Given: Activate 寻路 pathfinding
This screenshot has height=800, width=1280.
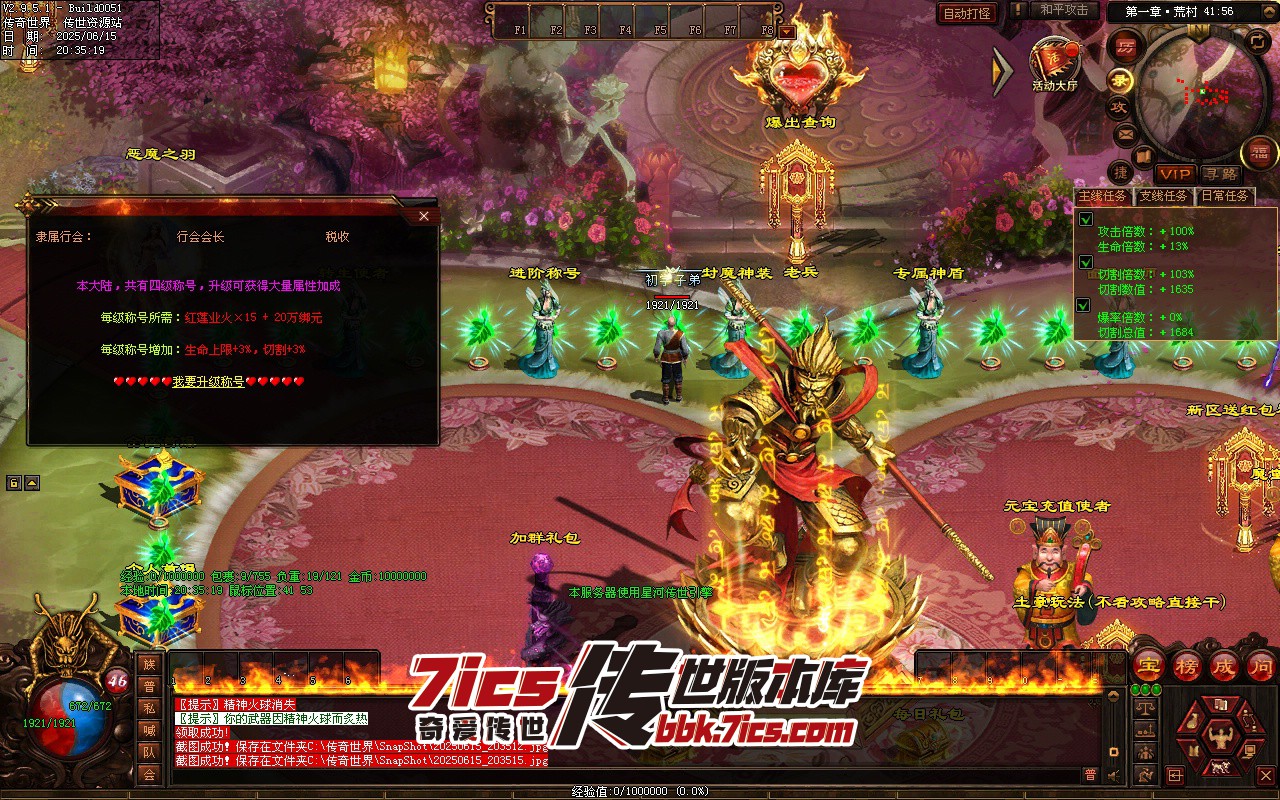Looking at the screenshot, I should click(1220, 174).
